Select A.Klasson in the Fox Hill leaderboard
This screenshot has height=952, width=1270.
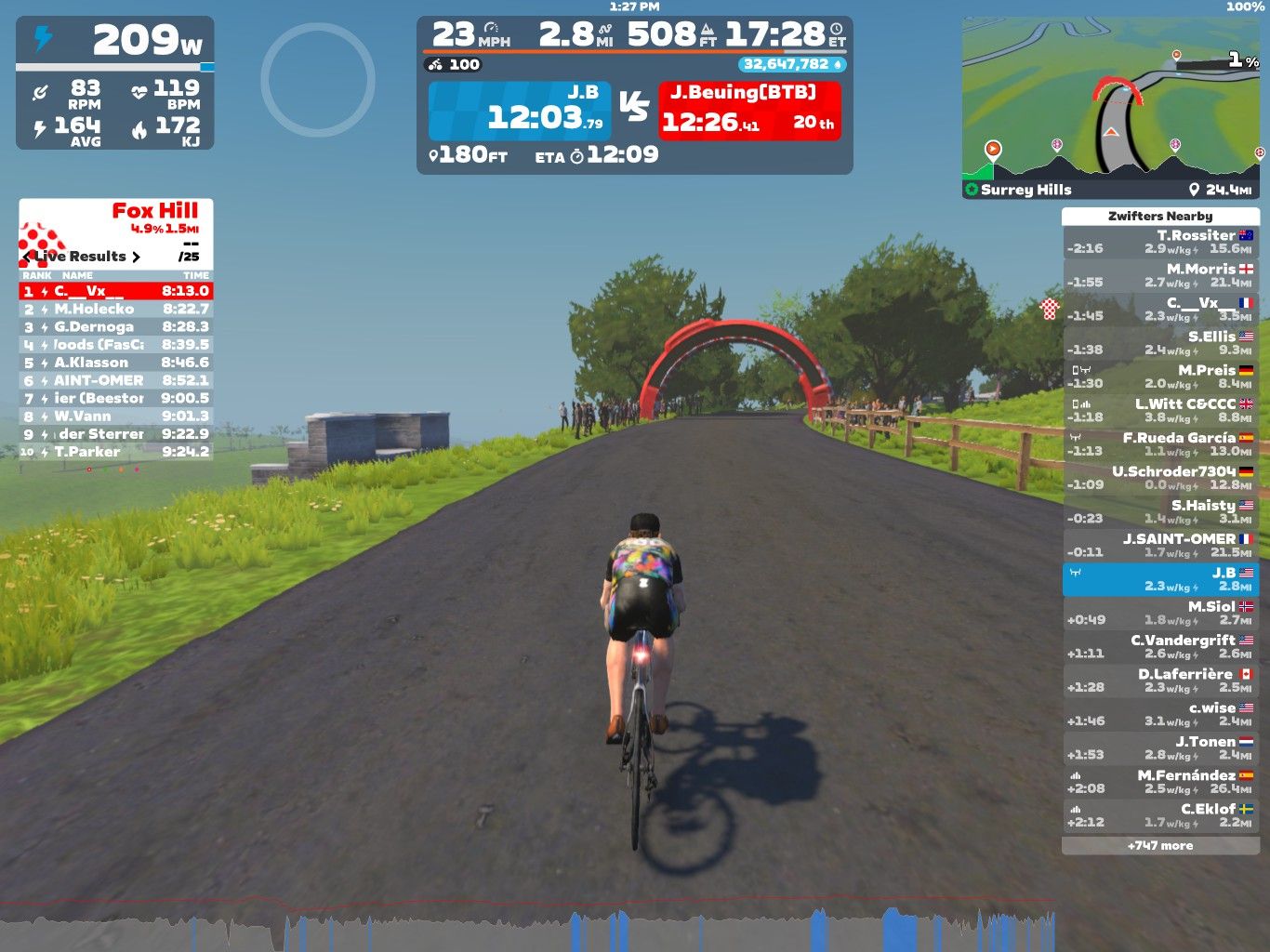point(116,363)
